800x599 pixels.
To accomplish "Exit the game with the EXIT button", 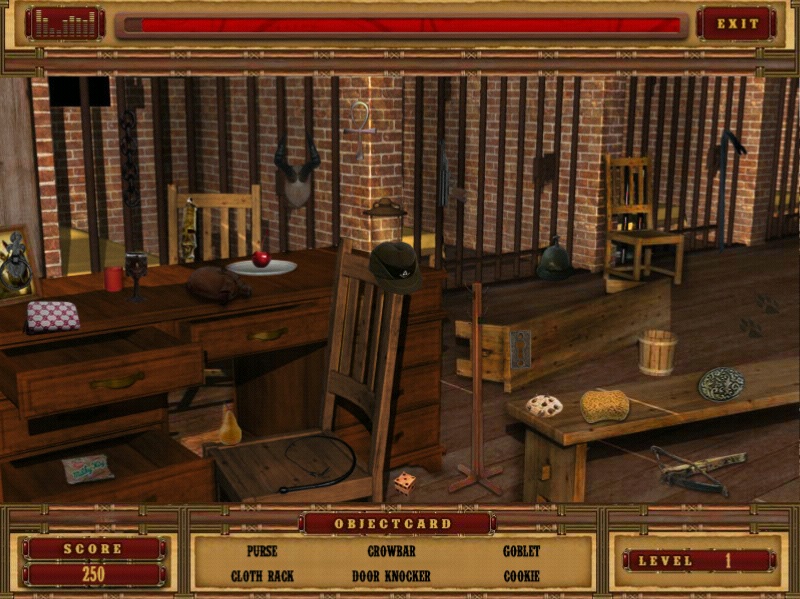I will click(x=738, y=24).
